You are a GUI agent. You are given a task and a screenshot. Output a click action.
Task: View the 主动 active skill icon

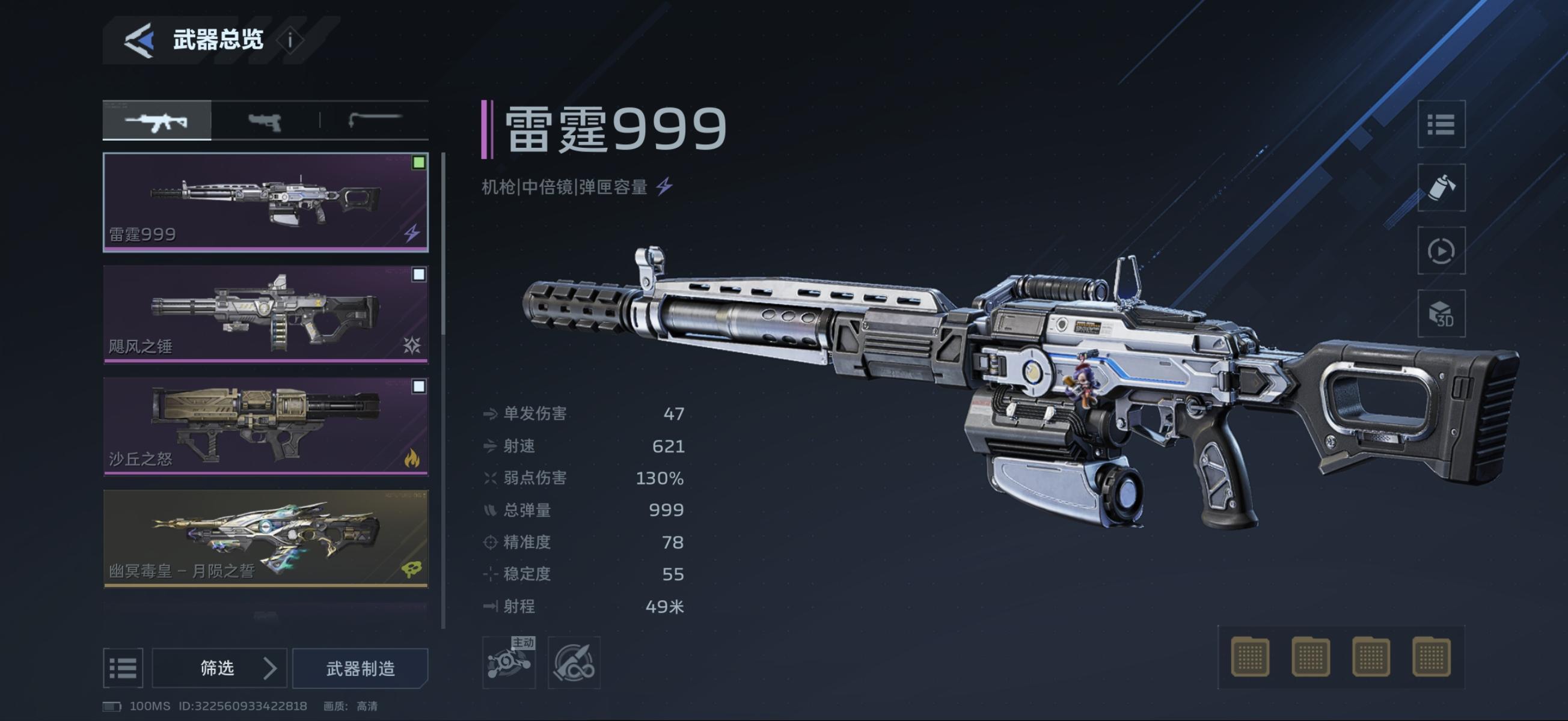(509, 663)
